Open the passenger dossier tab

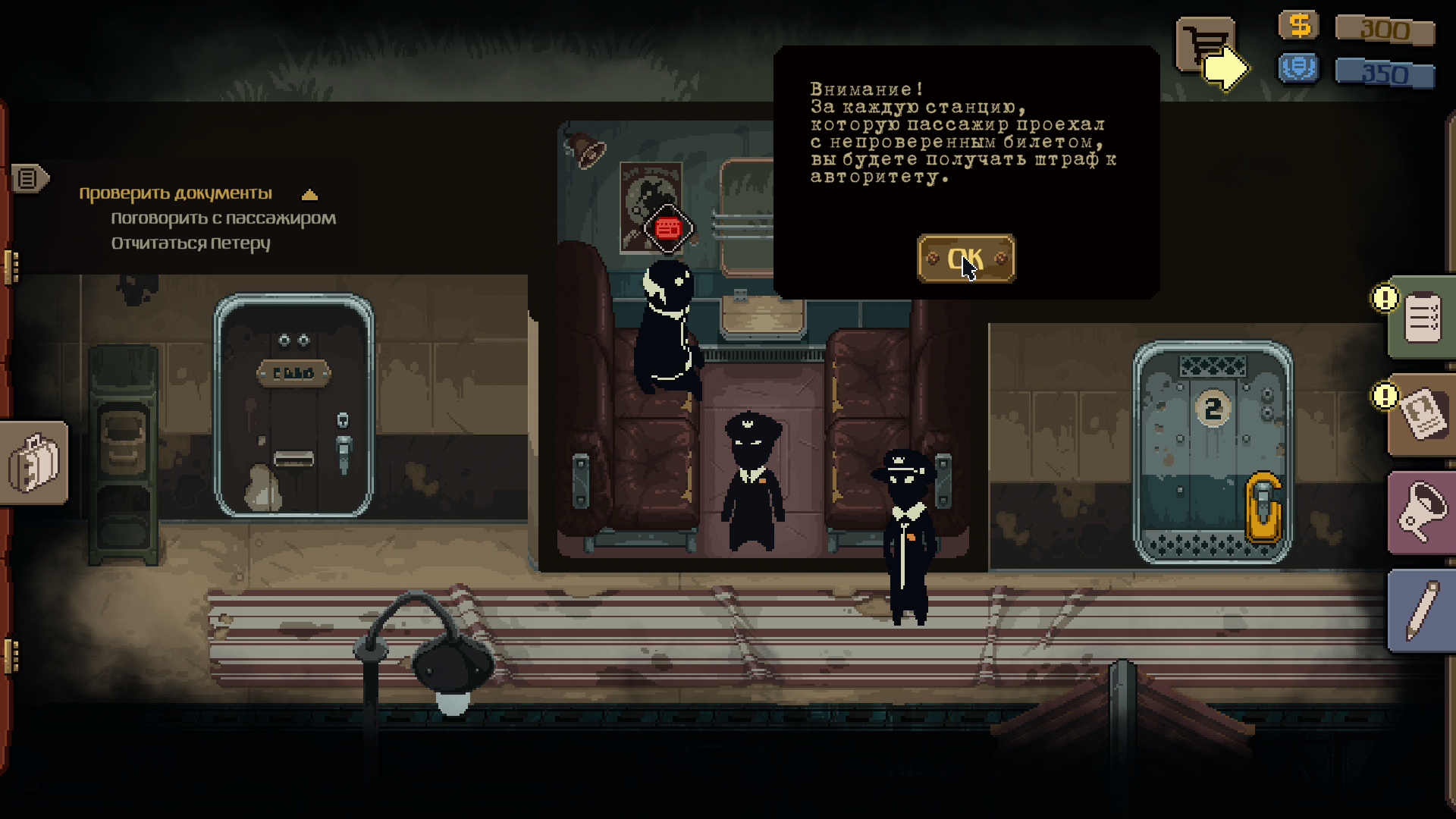(1423, 415)
